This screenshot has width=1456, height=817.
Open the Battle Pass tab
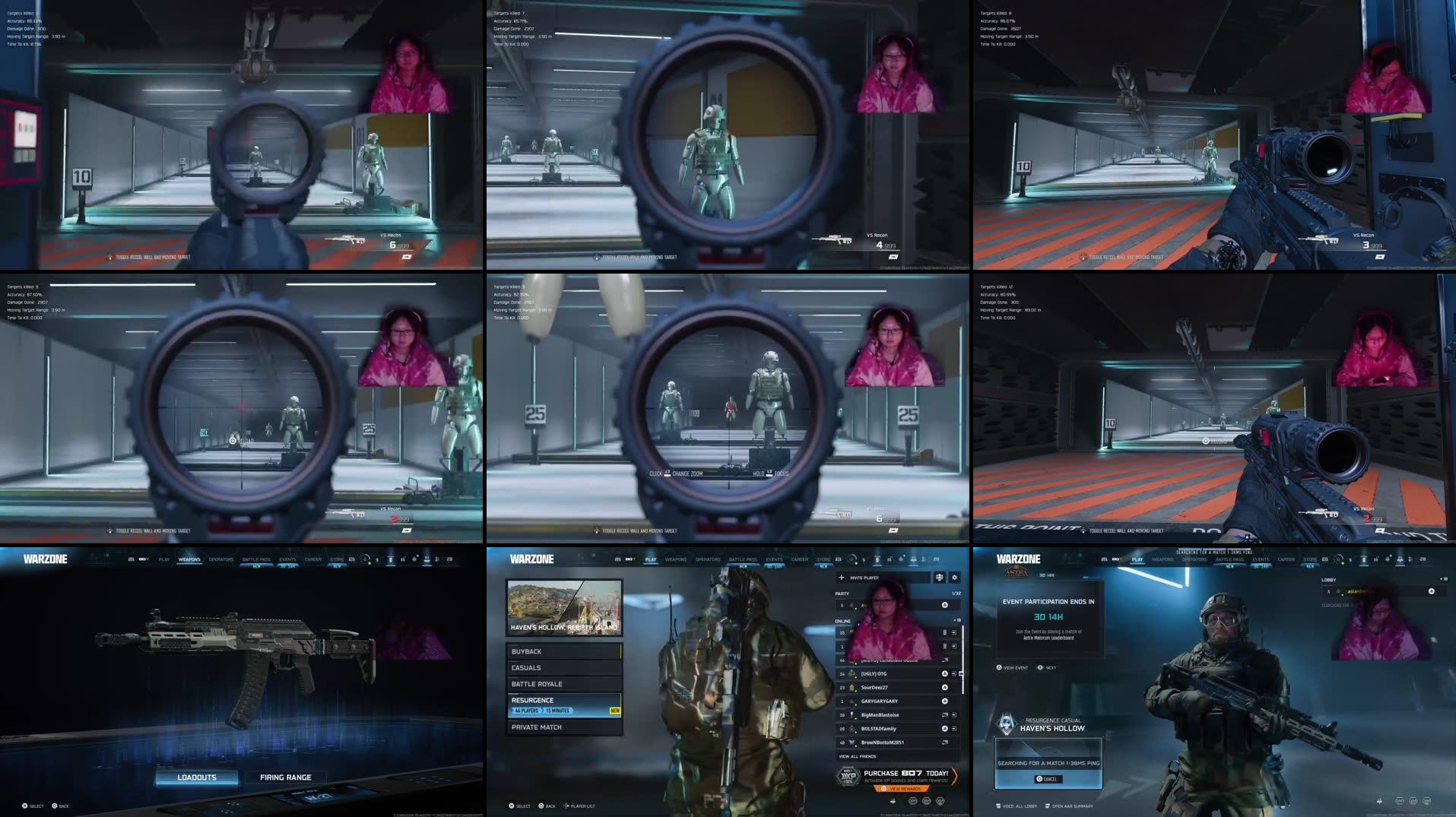(741, 559)
